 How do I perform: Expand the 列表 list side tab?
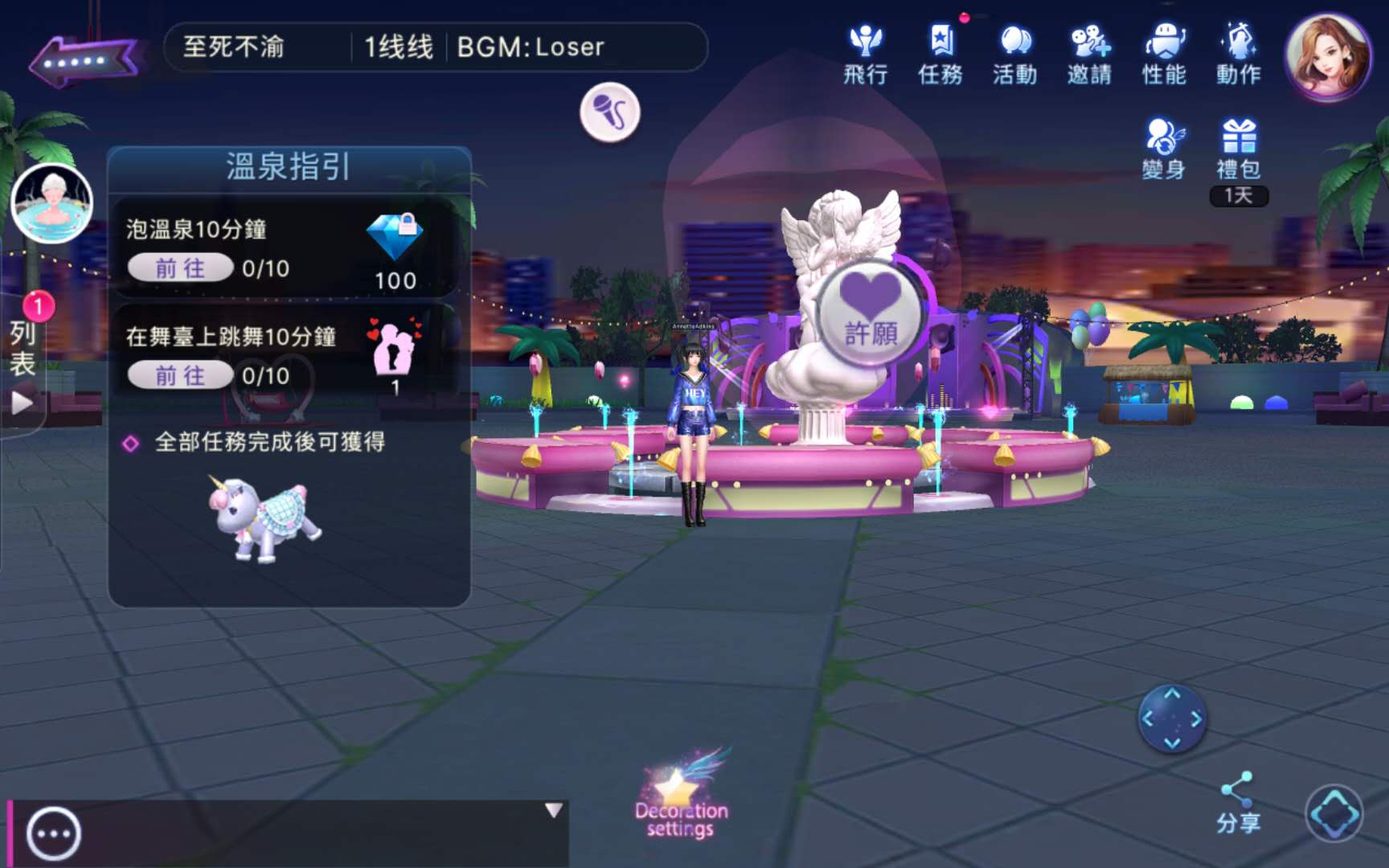[x=23, y=362]
